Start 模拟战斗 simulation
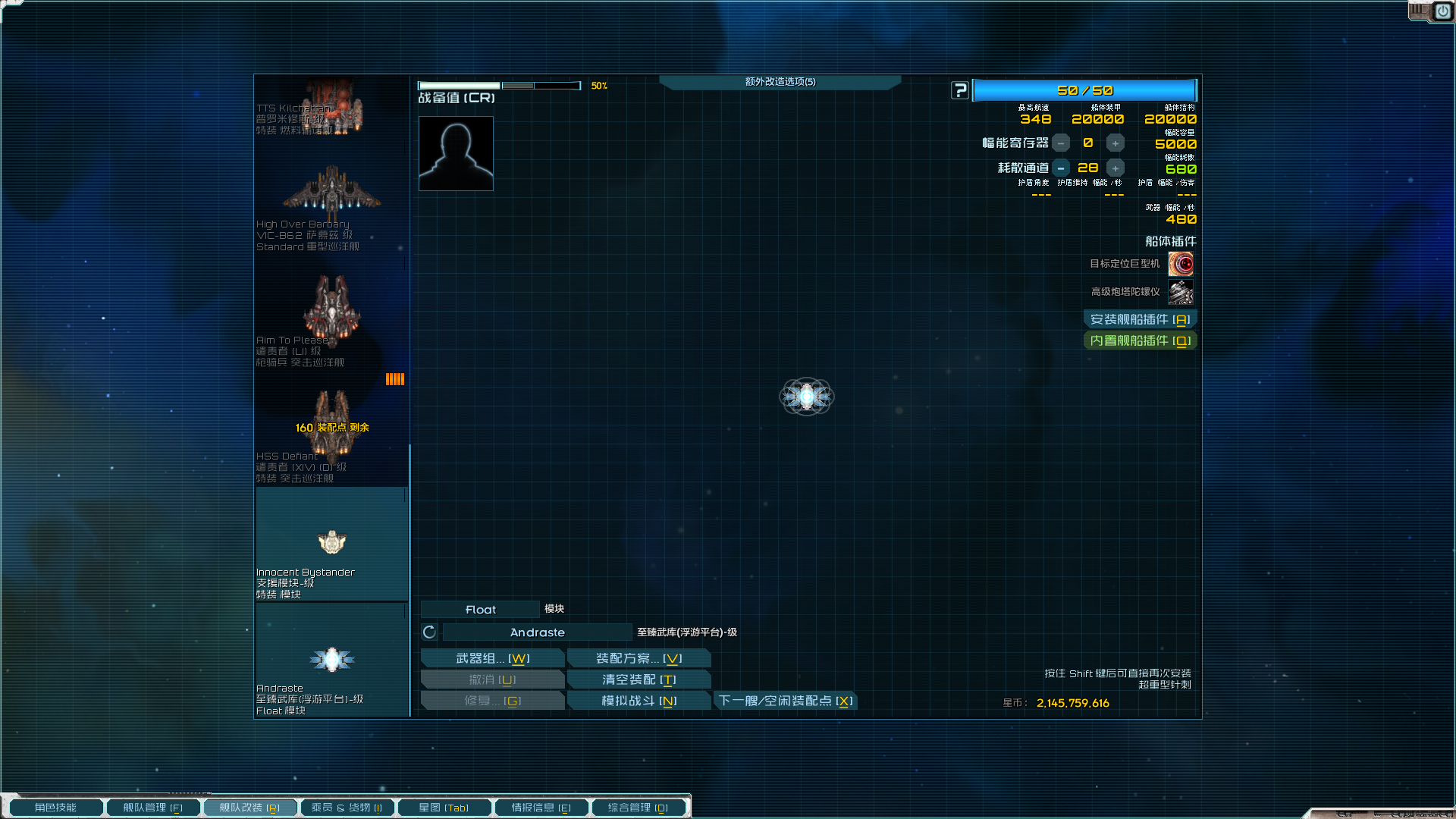The image size is (1456, 819). [639, 700]
